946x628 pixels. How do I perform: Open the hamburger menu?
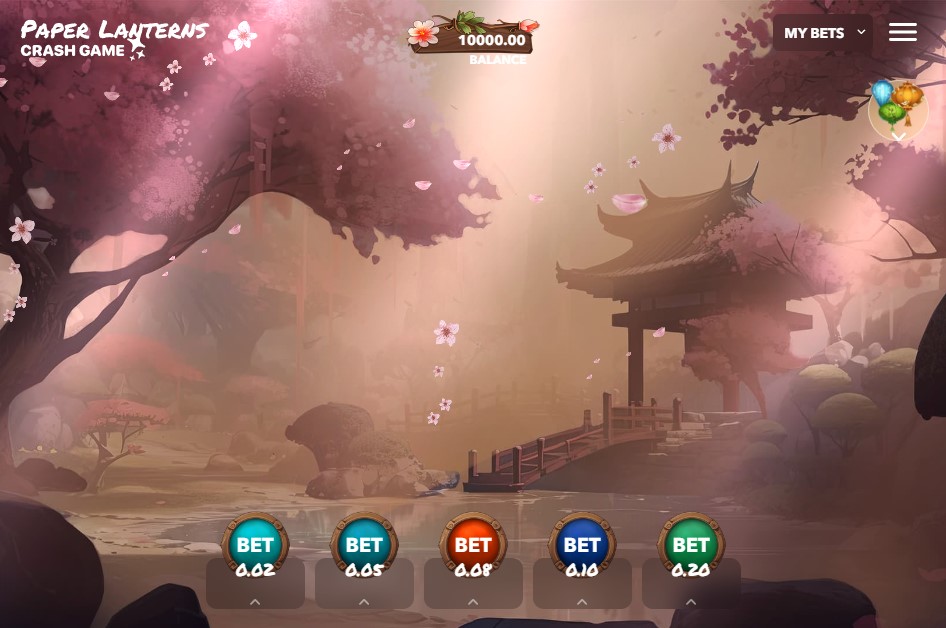click(902, 32)
